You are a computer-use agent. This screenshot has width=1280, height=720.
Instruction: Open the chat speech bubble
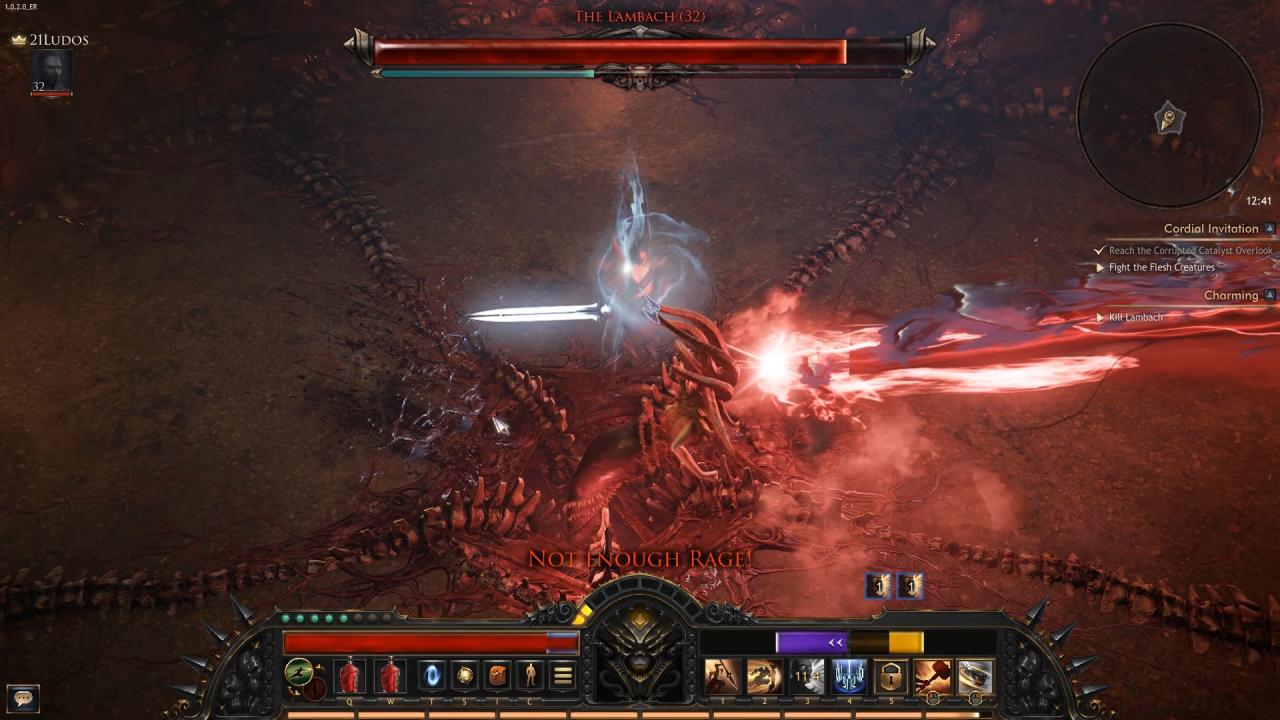click(22, 698)
